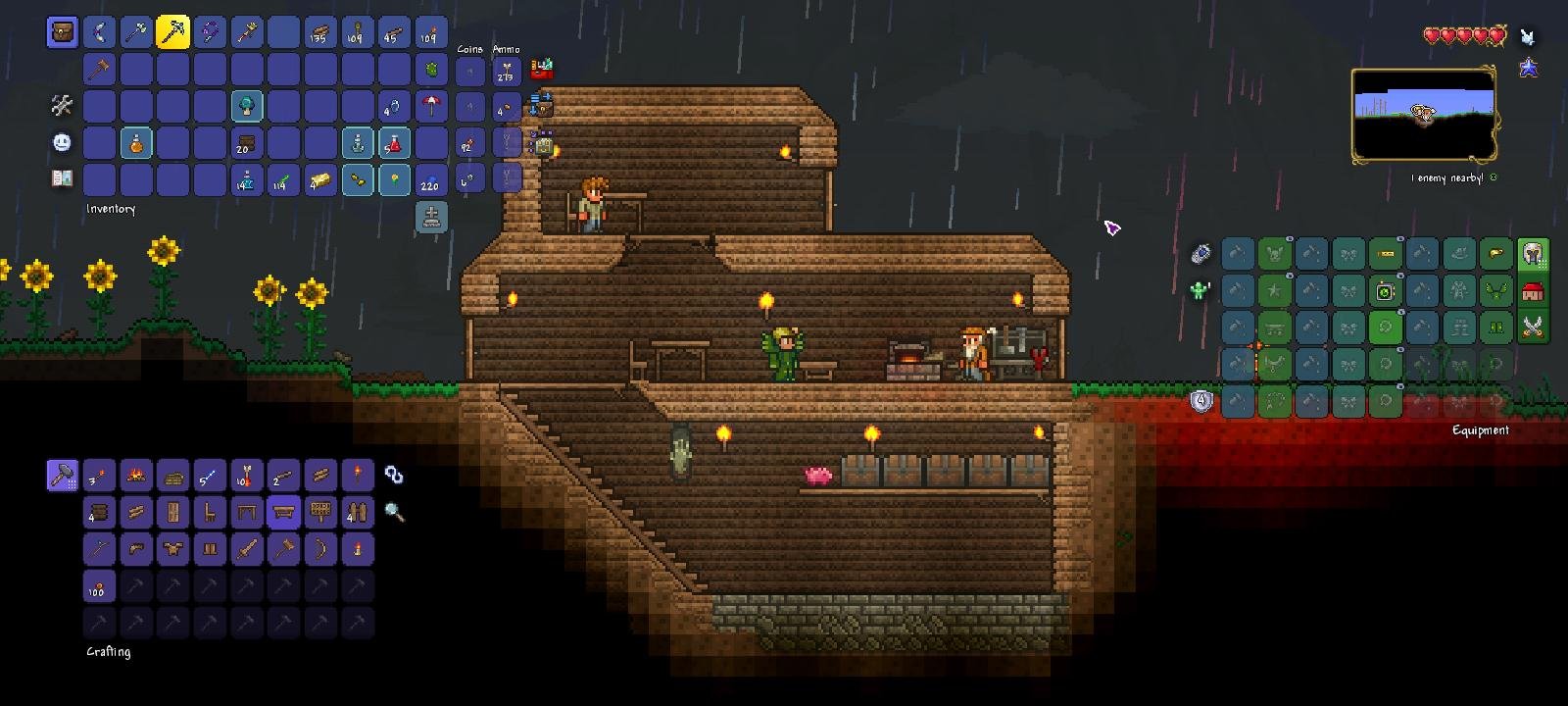Viewport: 1568px width, 706px height.
Task: Open the trash slot with gravestone icon
Action: pos(431,217)
